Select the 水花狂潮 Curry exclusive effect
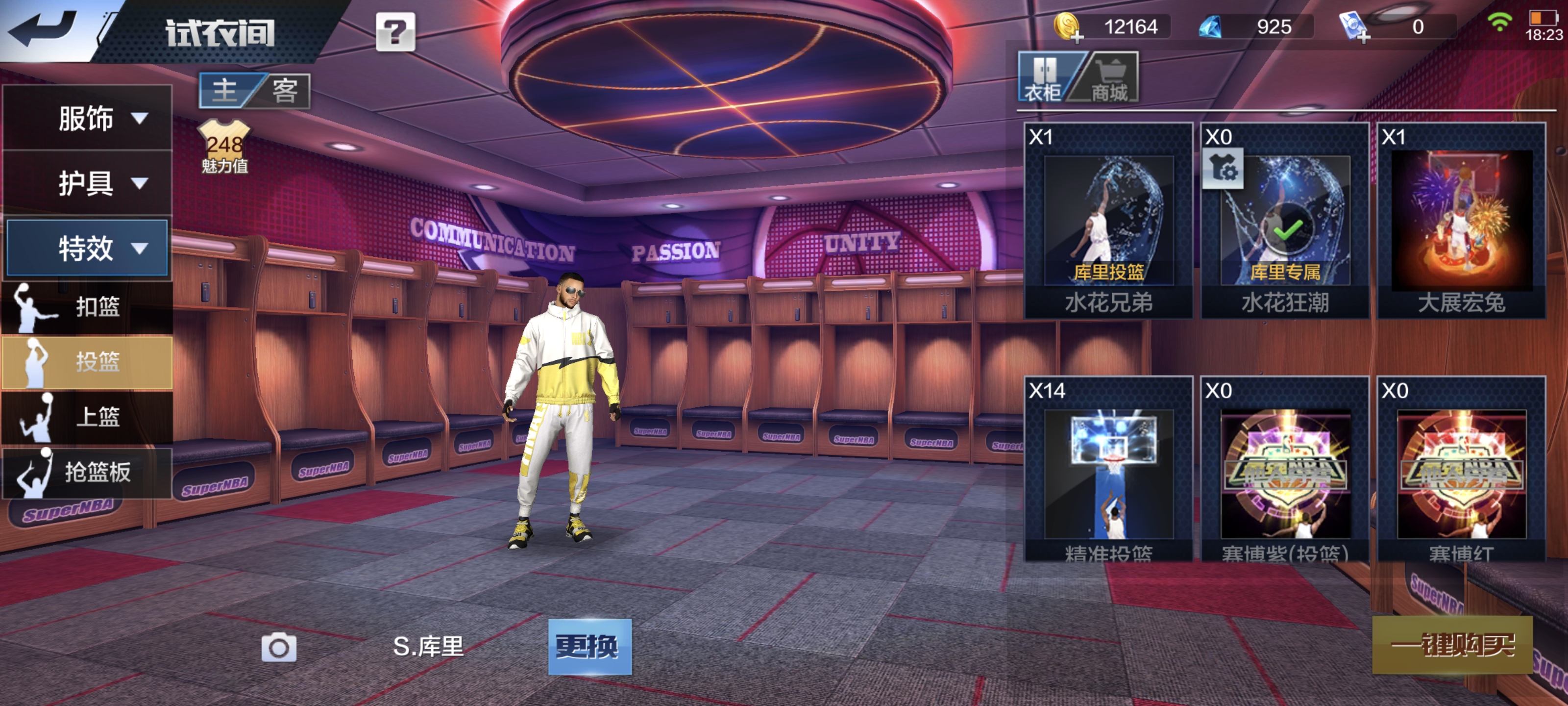The height and width of the screenshot is (706, 1568). (1285, 221)
